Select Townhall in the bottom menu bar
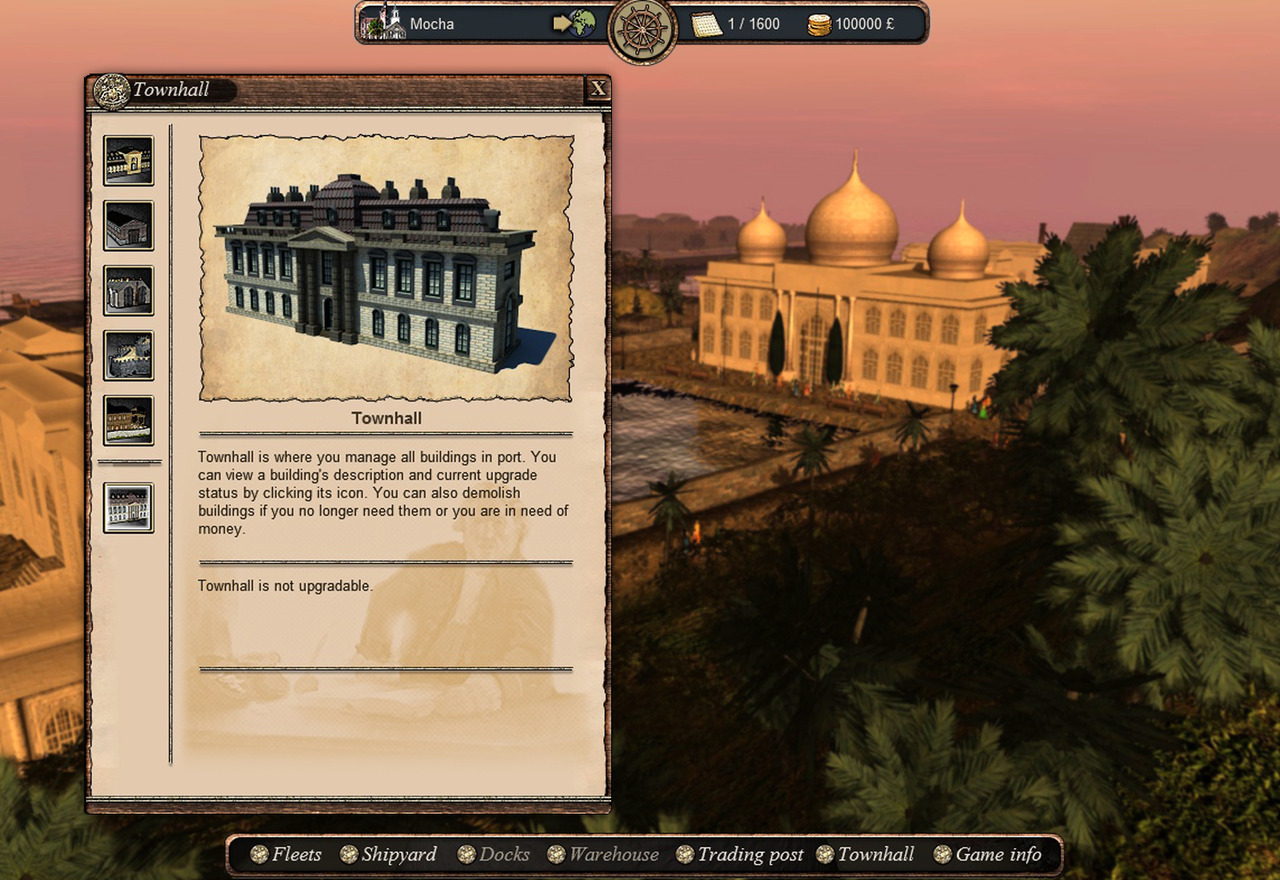 865,855
